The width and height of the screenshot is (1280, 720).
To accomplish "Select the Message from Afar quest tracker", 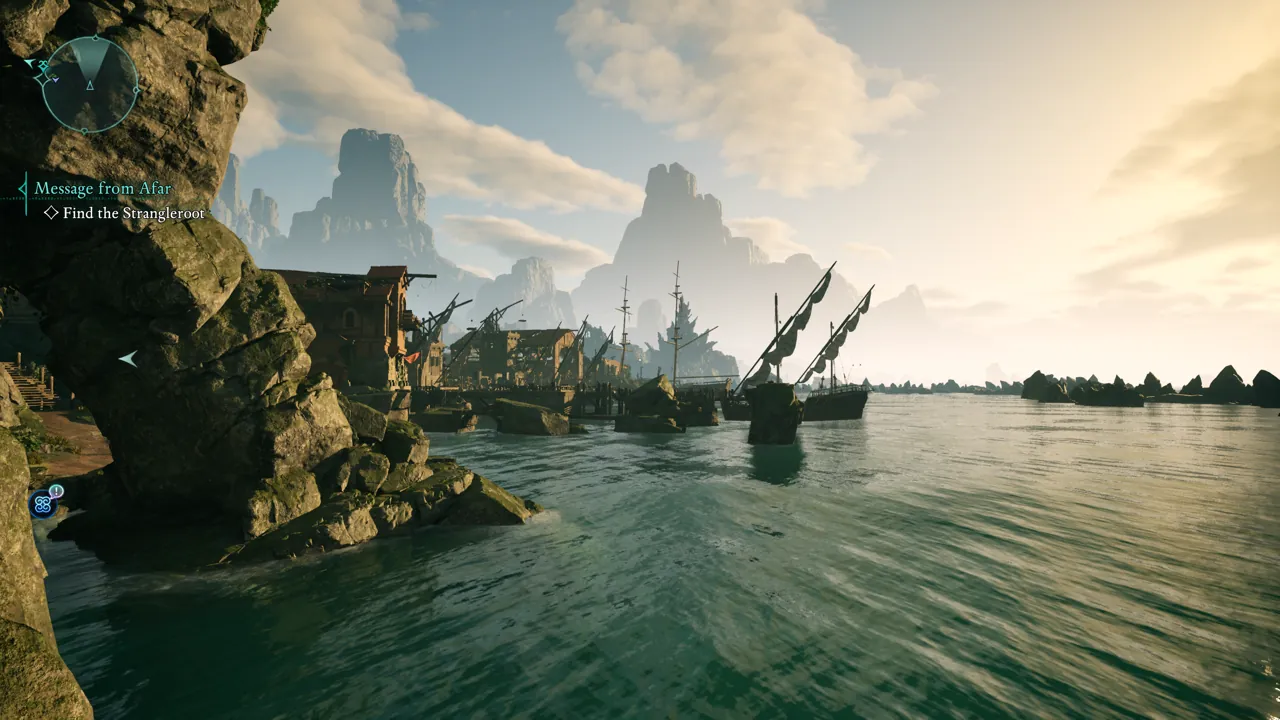I will (103, 188).
